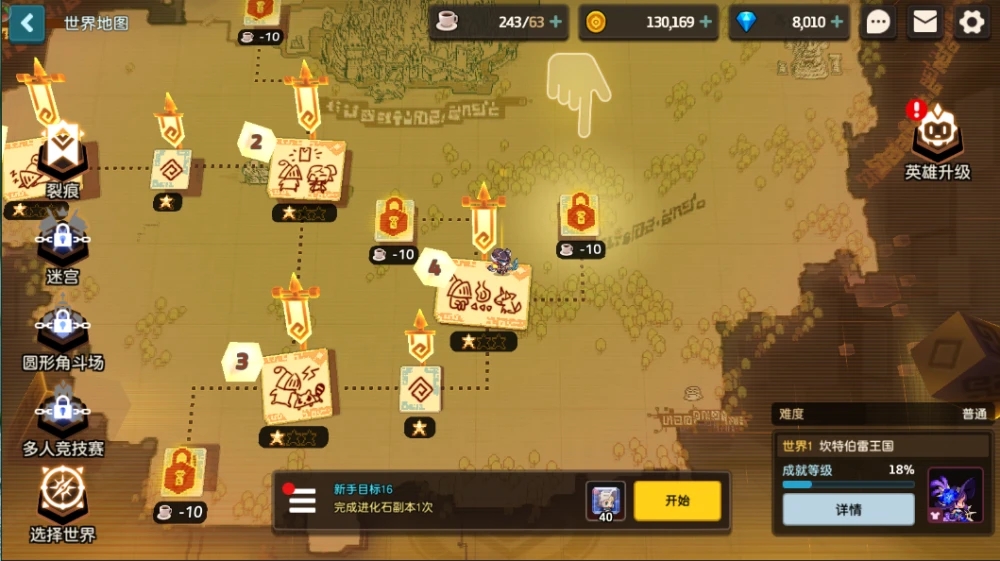Add more coffee stamina with plus

[556, 21]
